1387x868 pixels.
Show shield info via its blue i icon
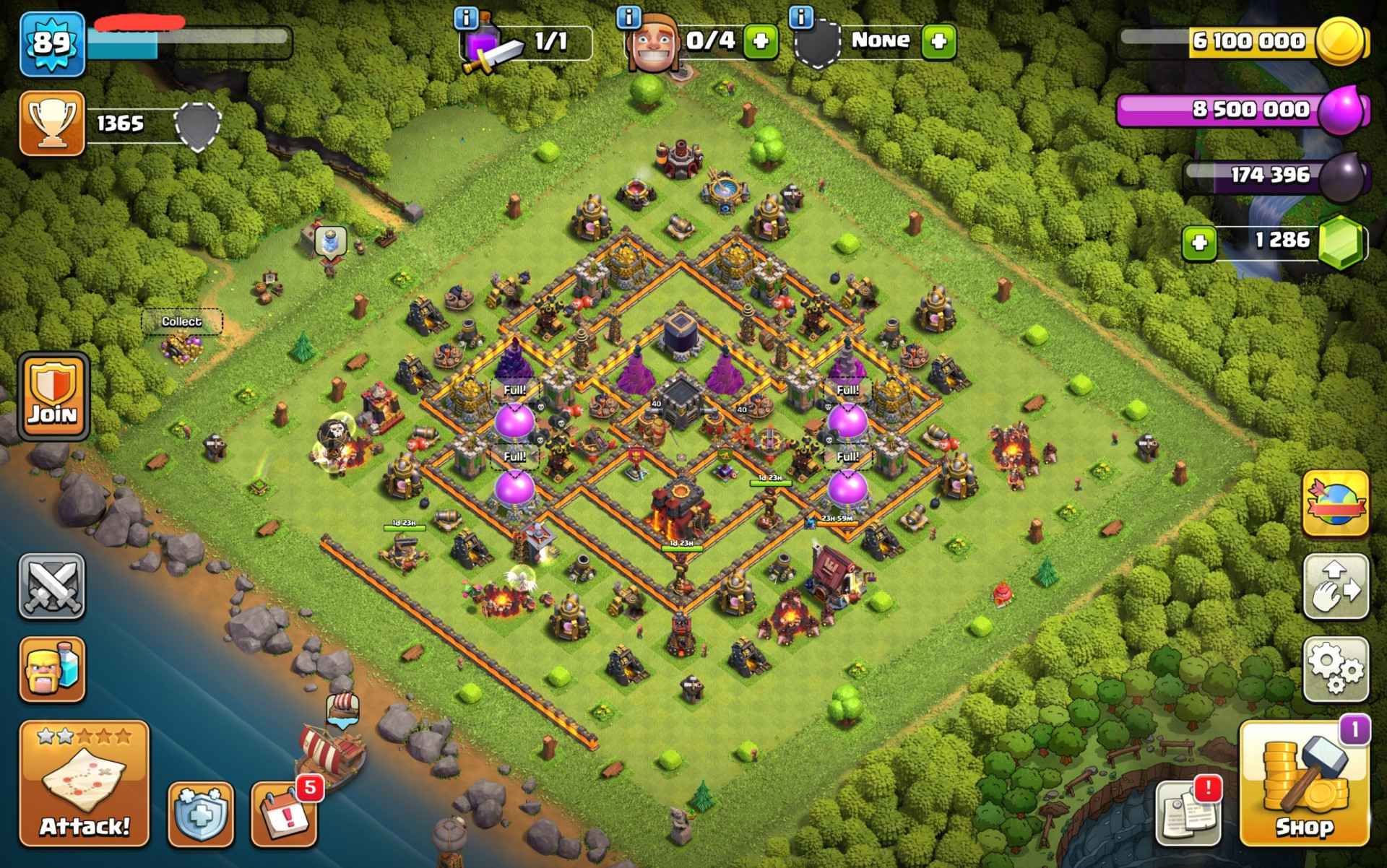(x=801, y=16)
